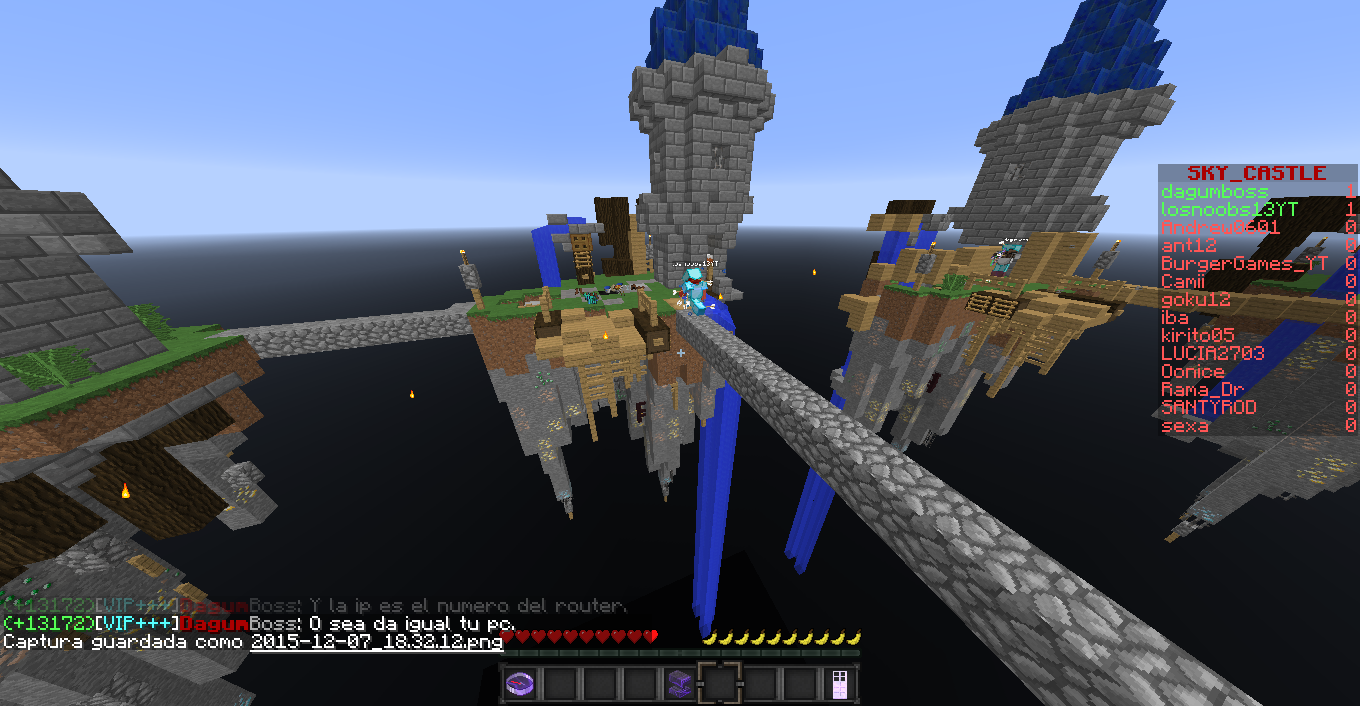Click the kirito05 scoreboard entry
The width and height of the screenshot is (1360, 706).
1197,335
